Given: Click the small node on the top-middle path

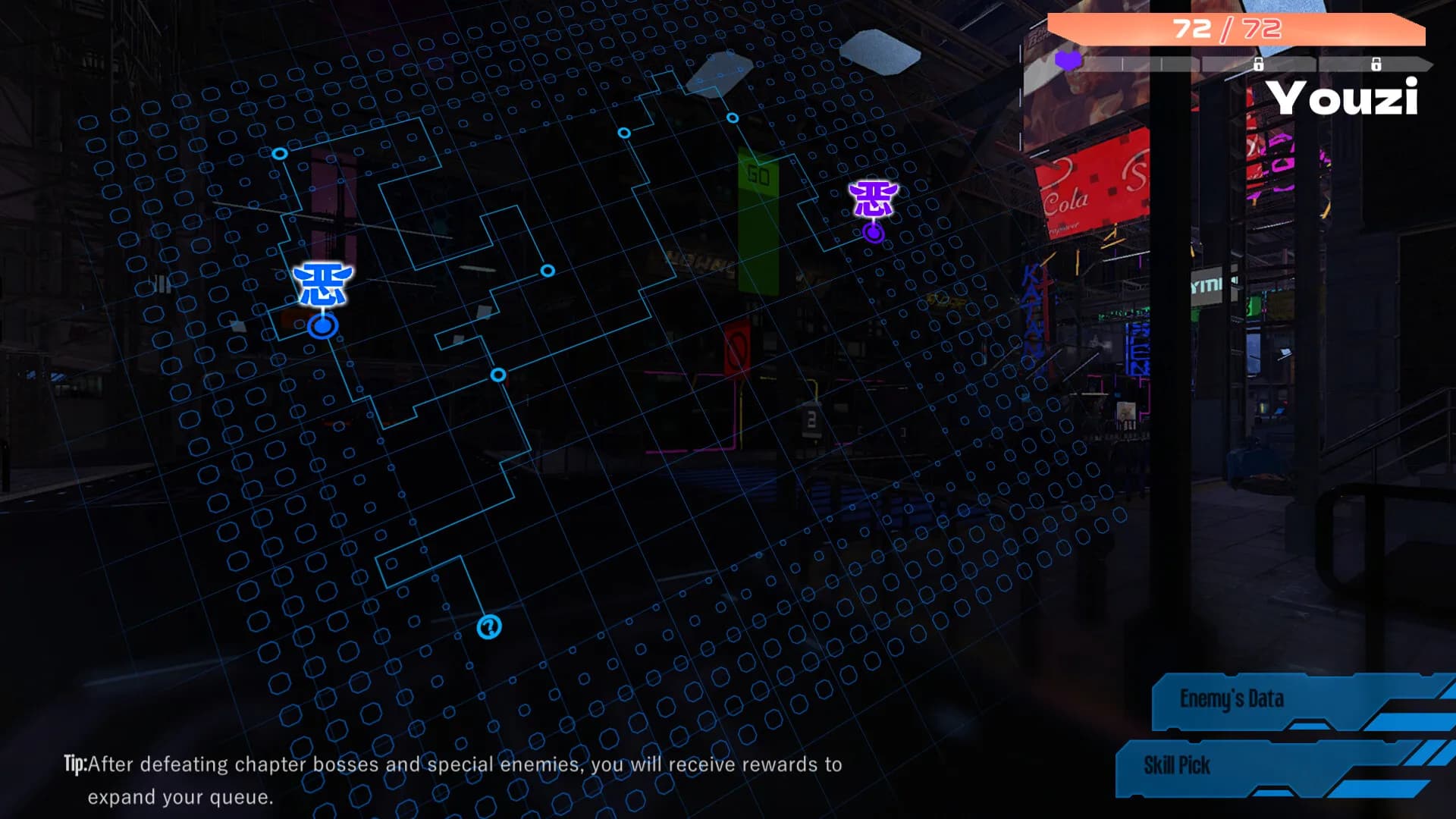Looking at the screenshot, I should point(624,133).
